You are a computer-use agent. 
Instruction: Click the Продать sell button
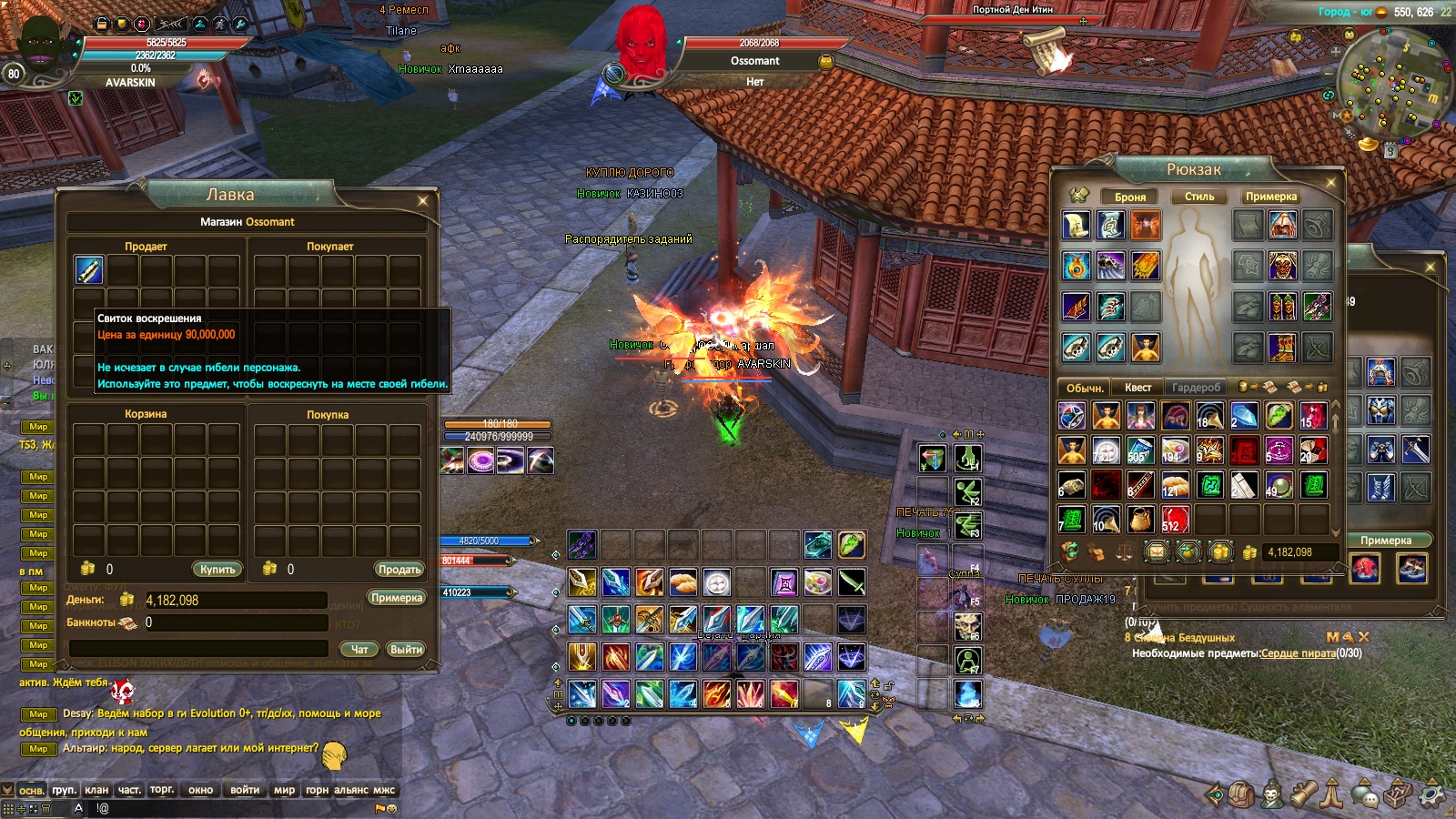(x=399, y=569)
